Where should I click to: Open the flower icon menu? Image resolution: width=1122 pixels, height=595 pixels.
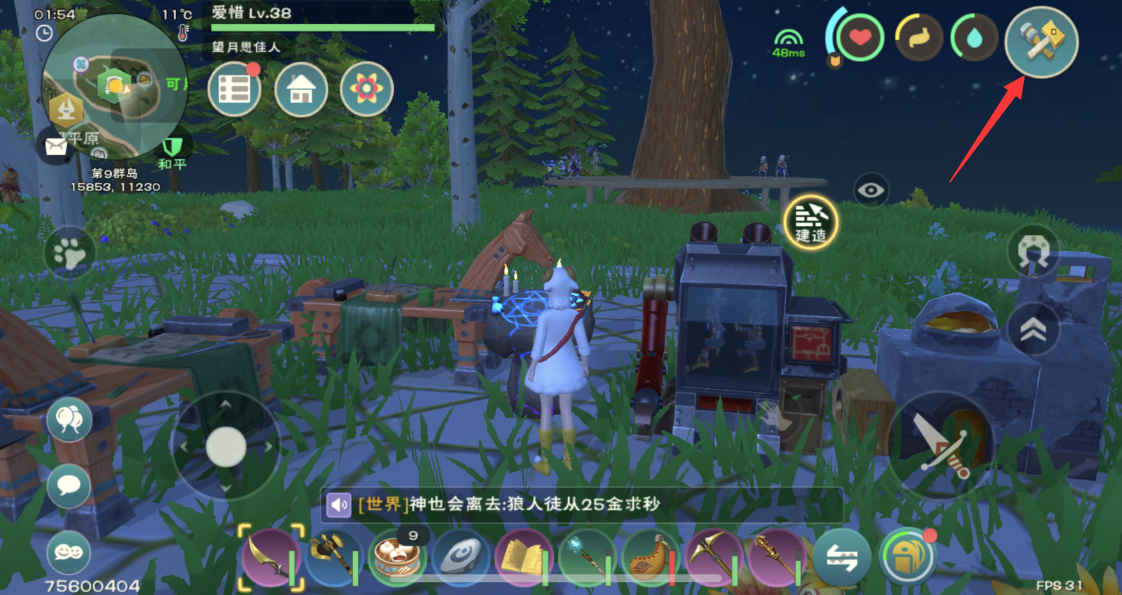pyautogui.click(x=366, y=89)
